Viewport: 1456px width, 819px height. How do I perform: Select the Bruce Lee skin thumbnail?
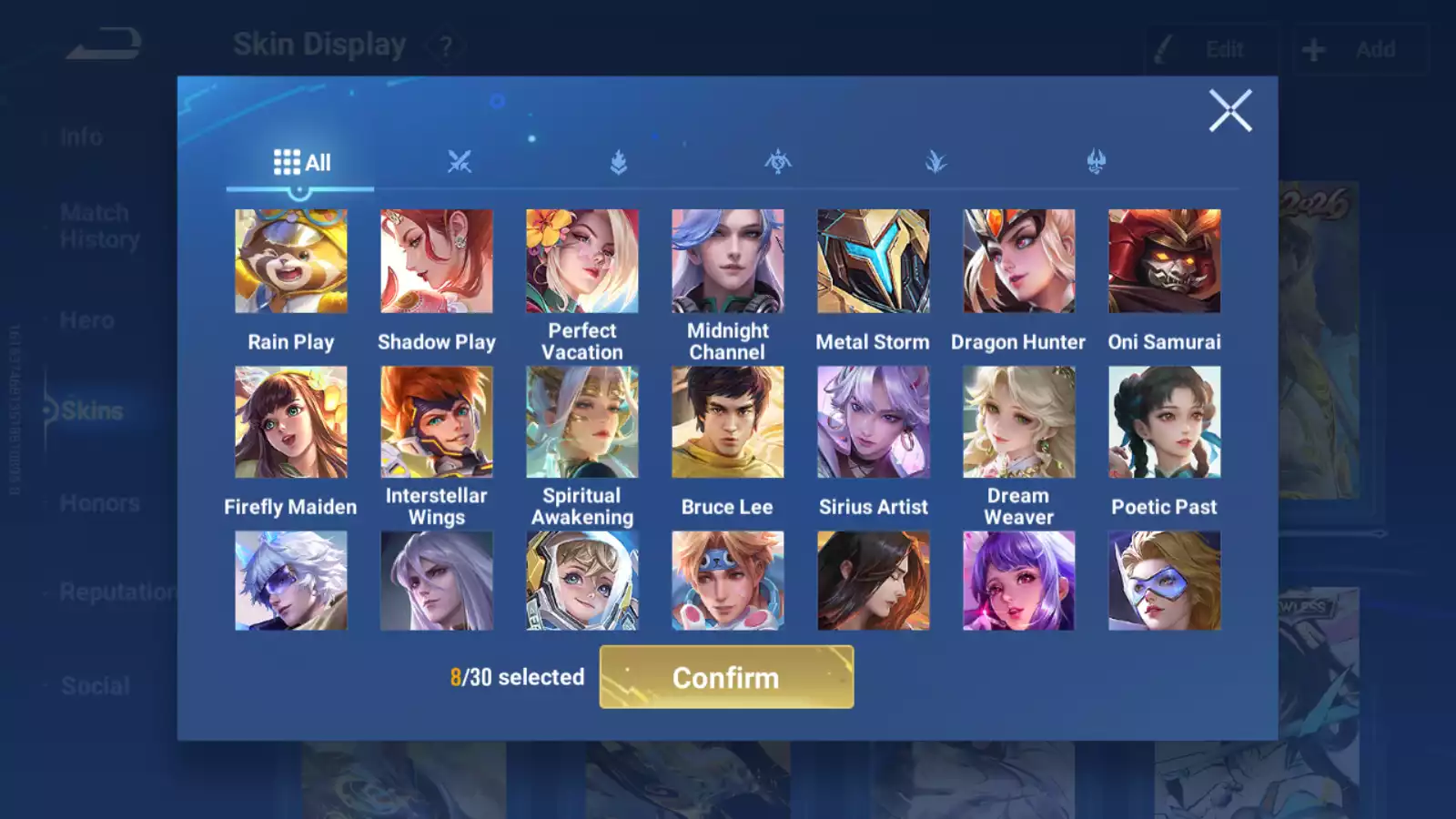tap(726, 421)
